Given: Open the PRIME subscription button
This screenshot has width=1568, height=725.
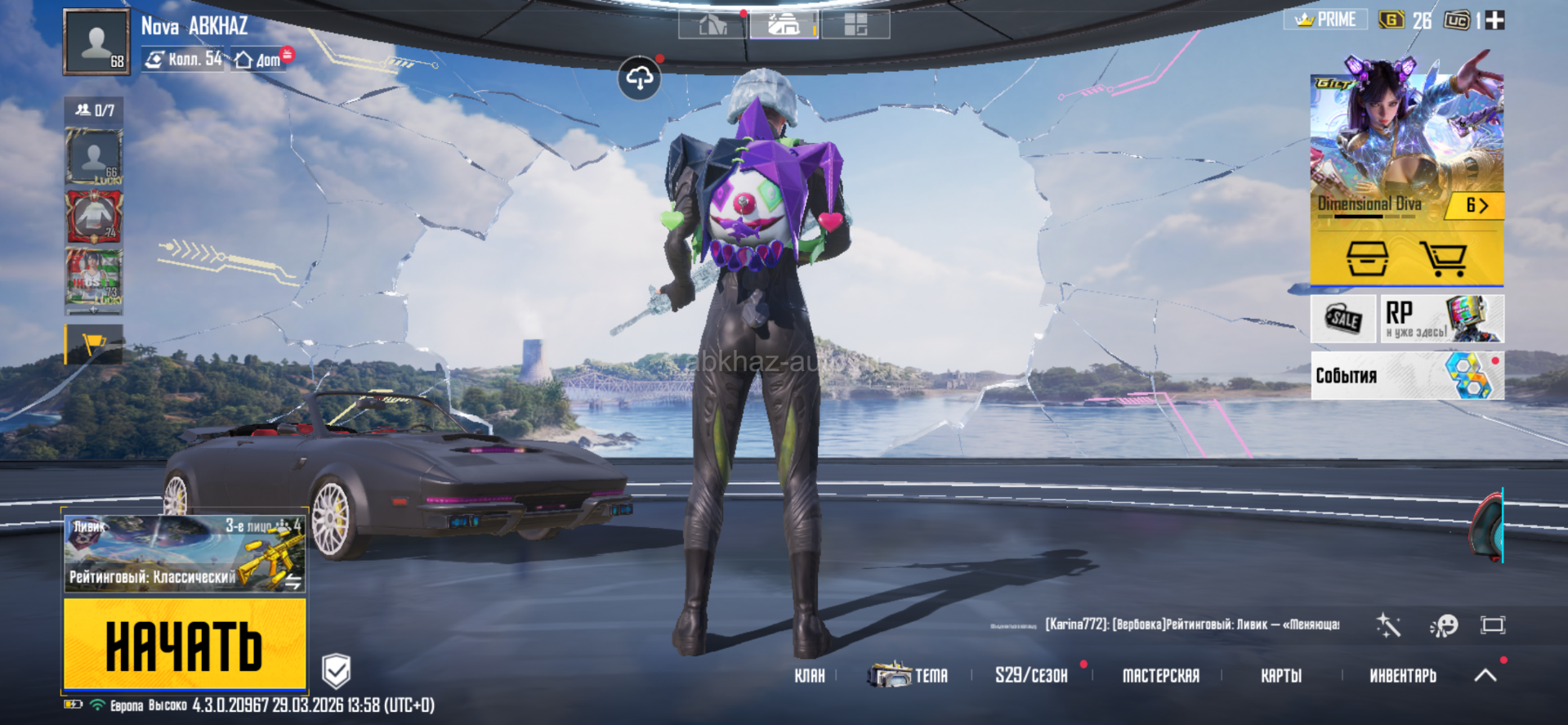Looking at the screenshot, I should [1326, 20].
